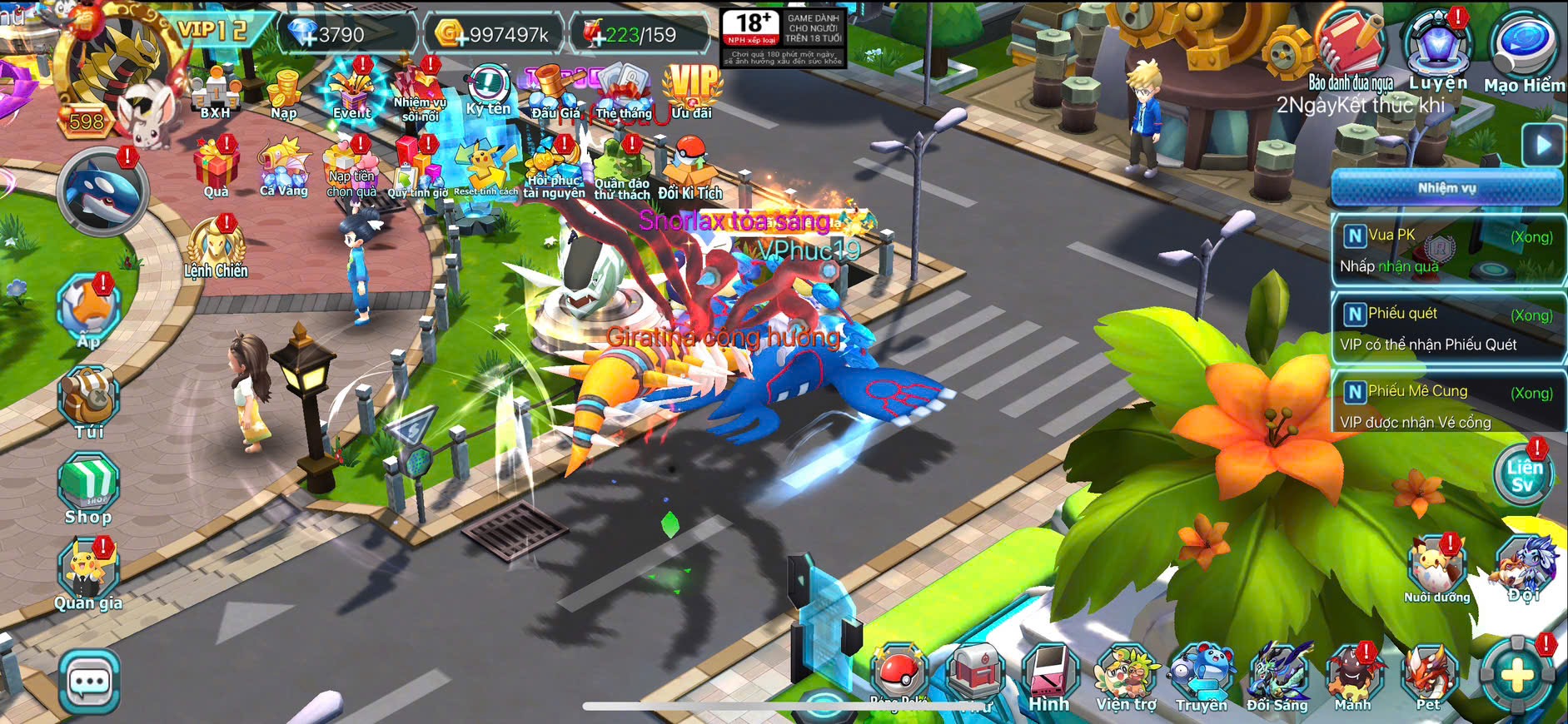Select the Phiếu quét quest entry
Screen dimensions: 1568x724
(1447, 328)
